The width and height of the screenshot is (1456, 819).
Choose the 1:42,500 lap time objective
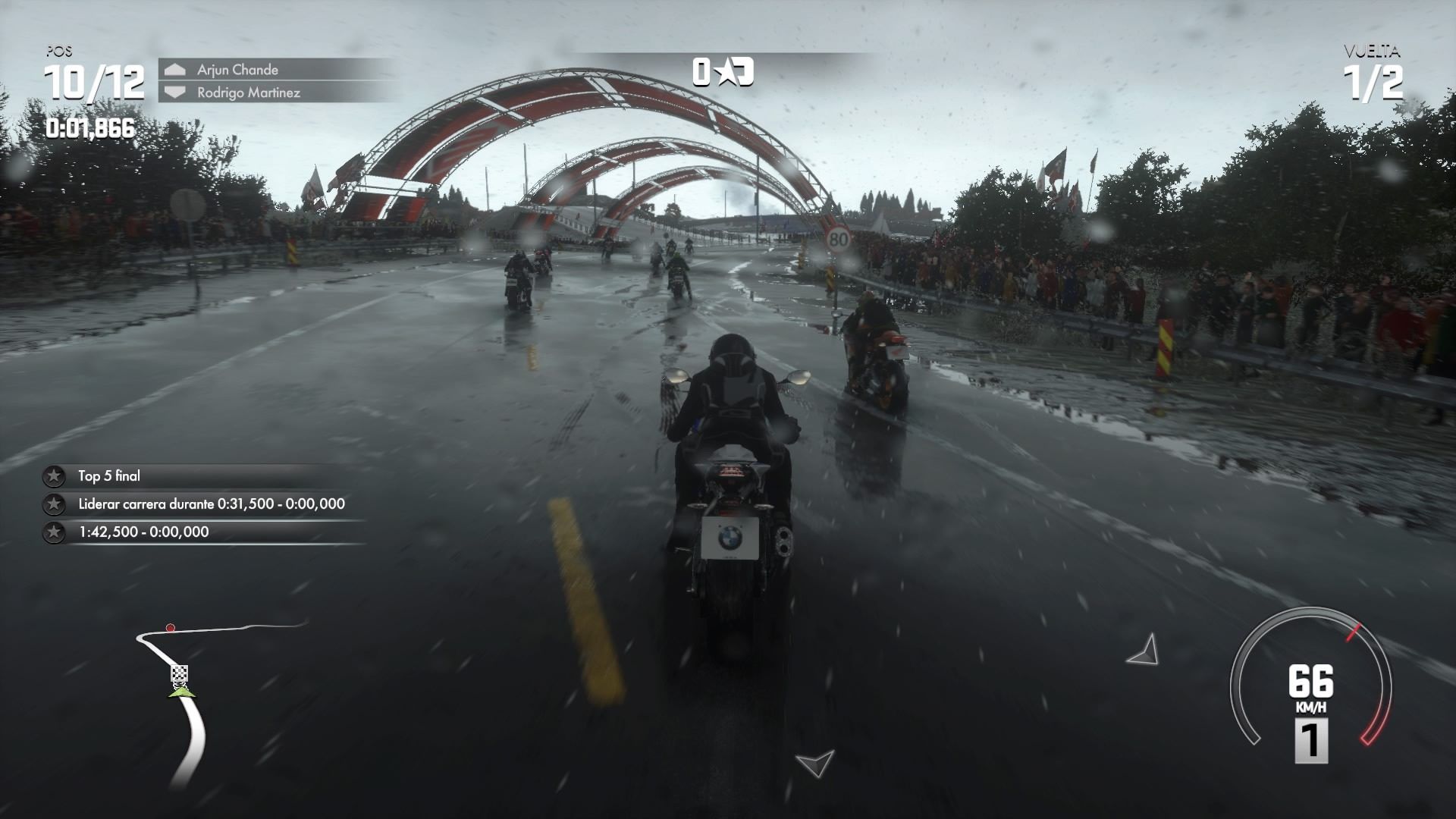(x=143, y=532)
